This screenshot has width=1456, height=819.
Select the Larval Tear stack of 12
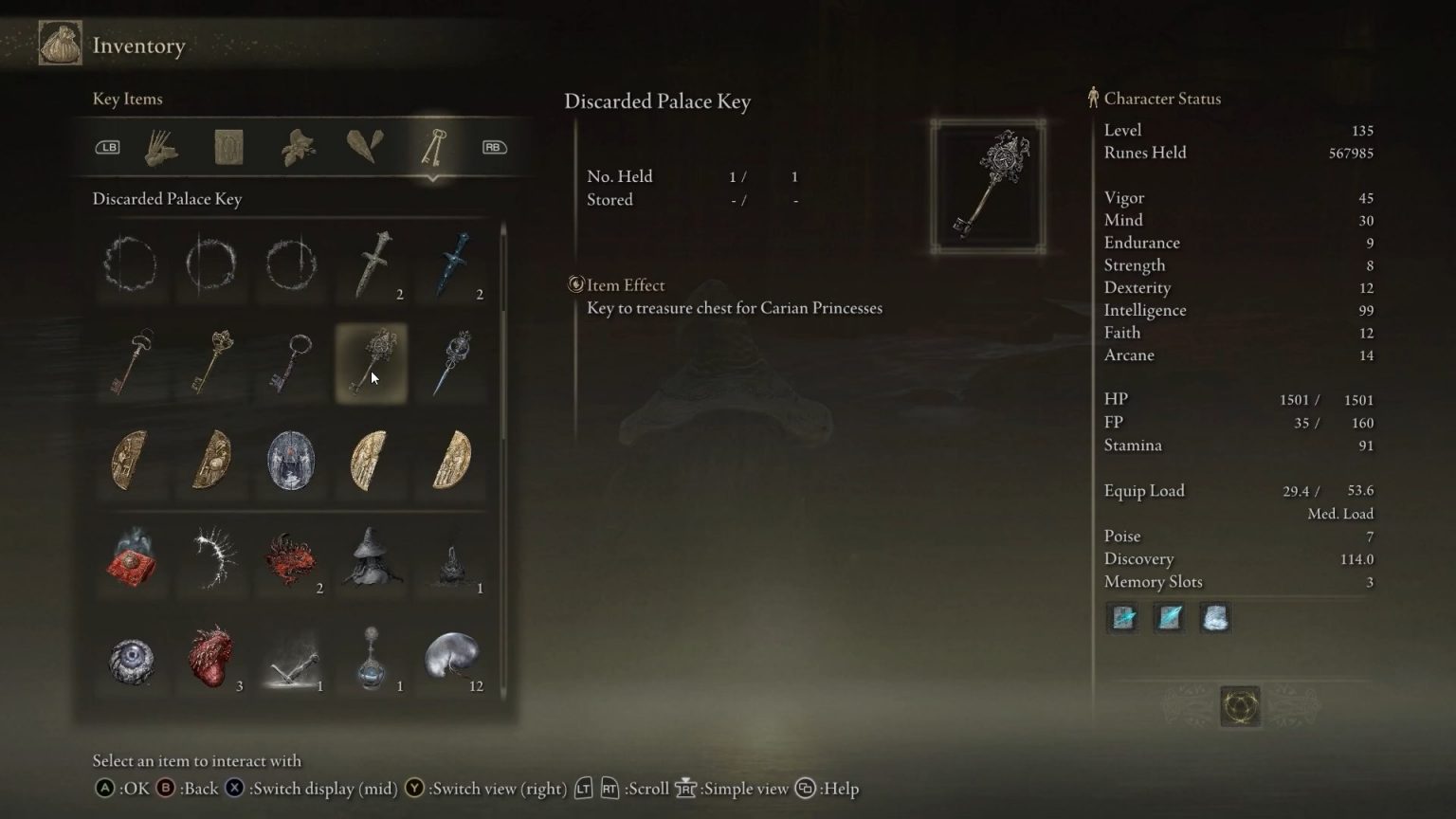pos(452,659)
